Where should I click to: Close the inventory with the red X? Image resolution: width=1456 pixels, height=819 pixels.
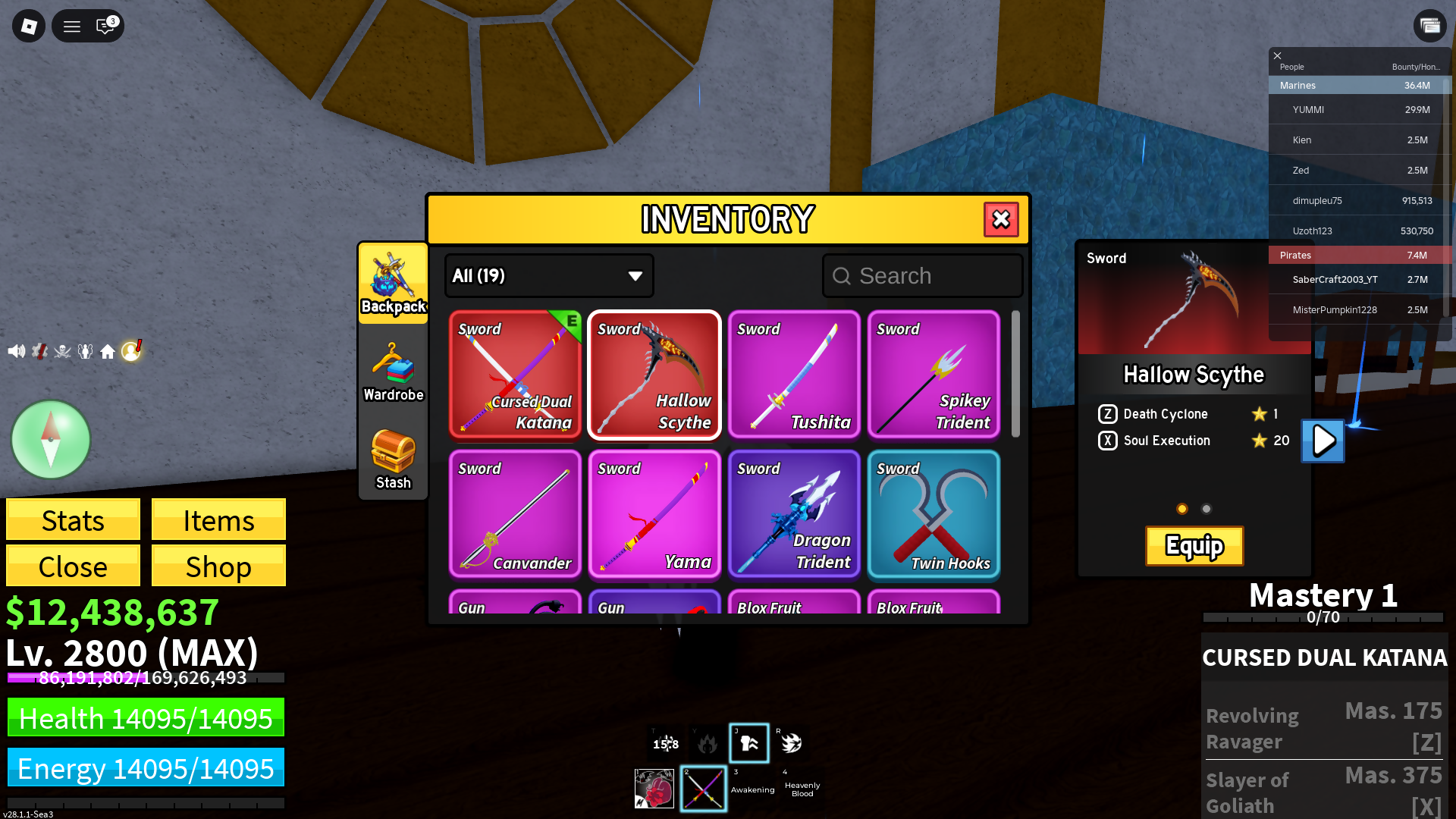pyautogui.click(x=1001, y=219)
